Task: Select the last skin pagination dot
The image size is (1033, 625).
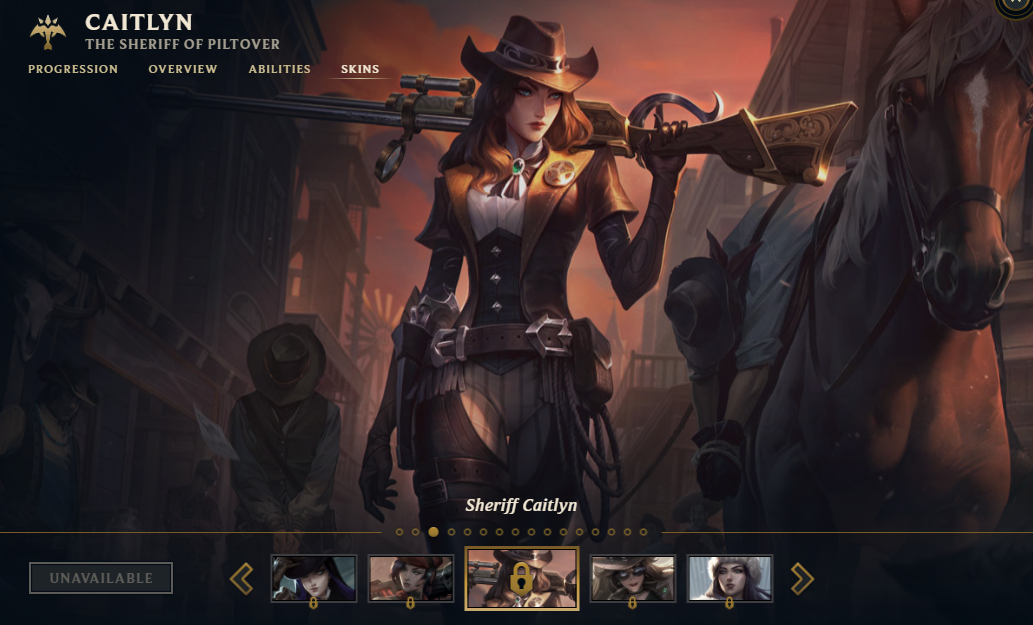Action: pos(643,532)
